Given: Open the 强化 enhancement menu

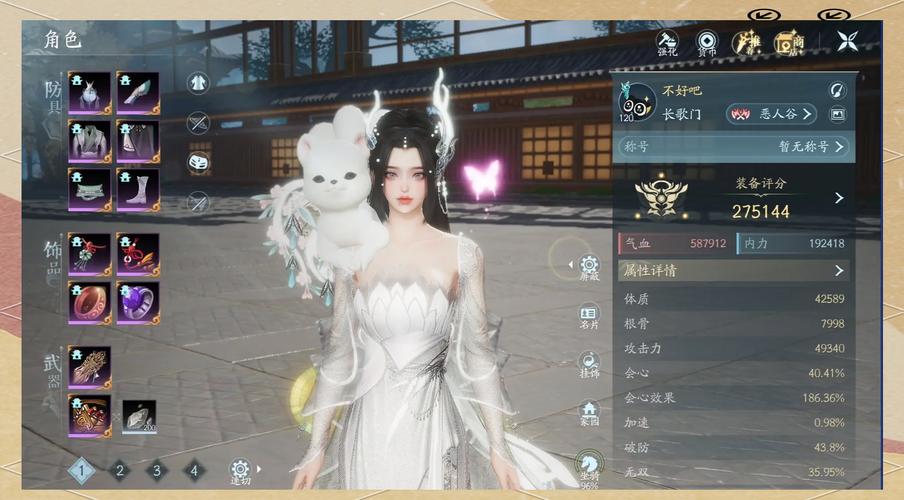Looking at the screenshot, I should 667,41.
